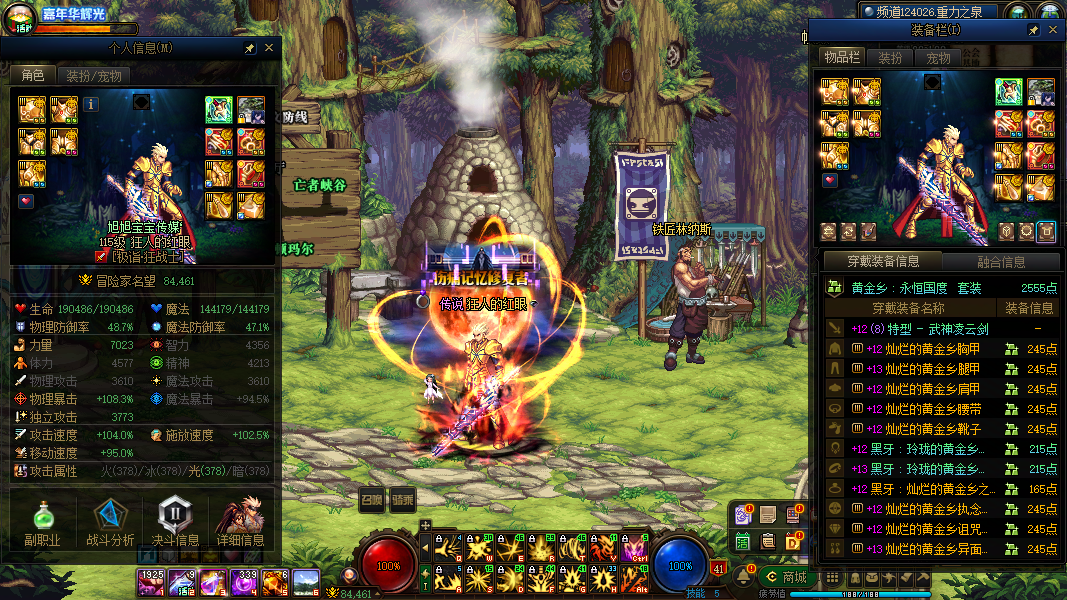Switch to the 装扮/宠物 tab
This screenshot has height=600, width=1067.
click(x=93, y=76)
